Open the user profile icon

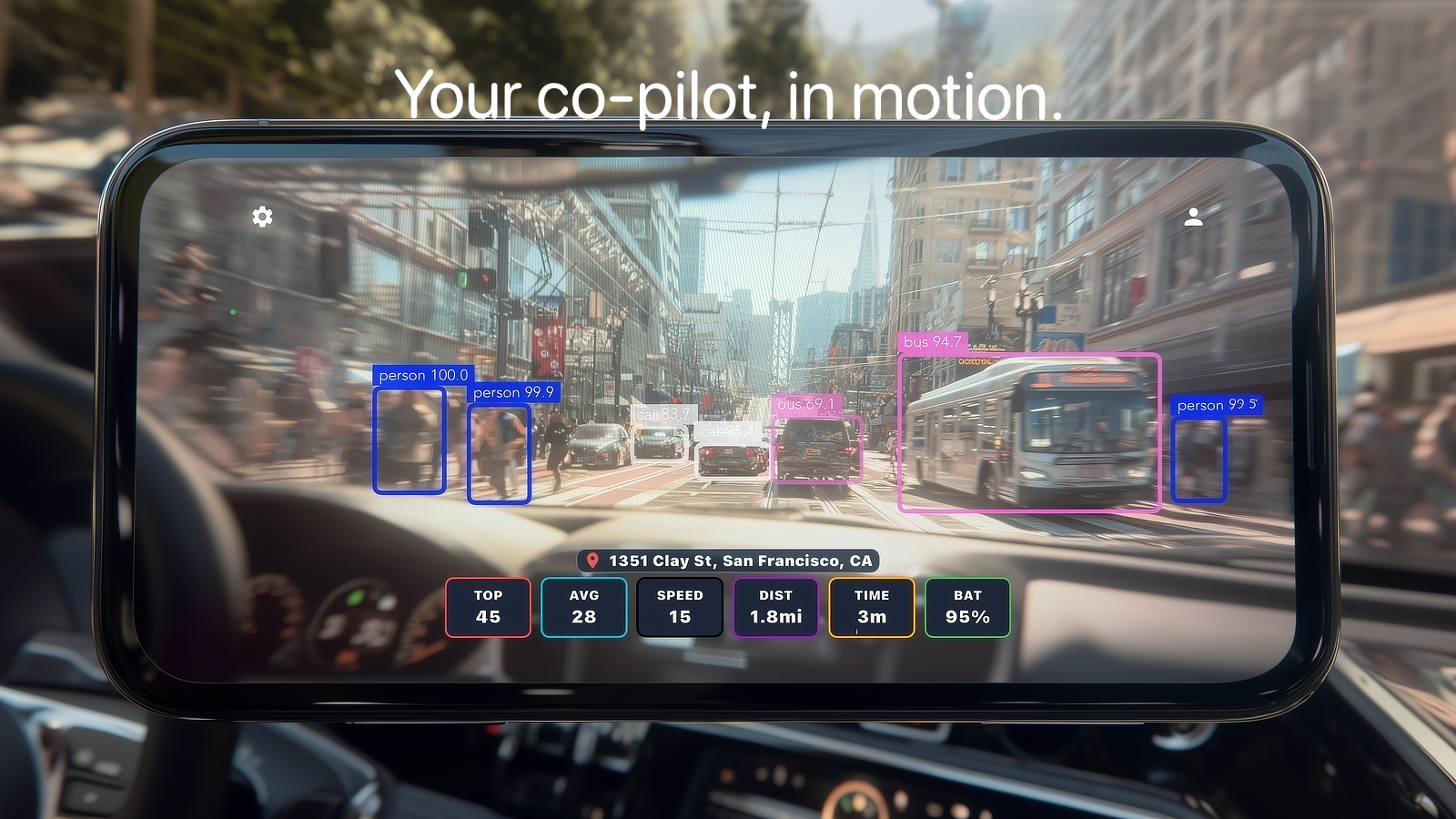click(1193, 217)
